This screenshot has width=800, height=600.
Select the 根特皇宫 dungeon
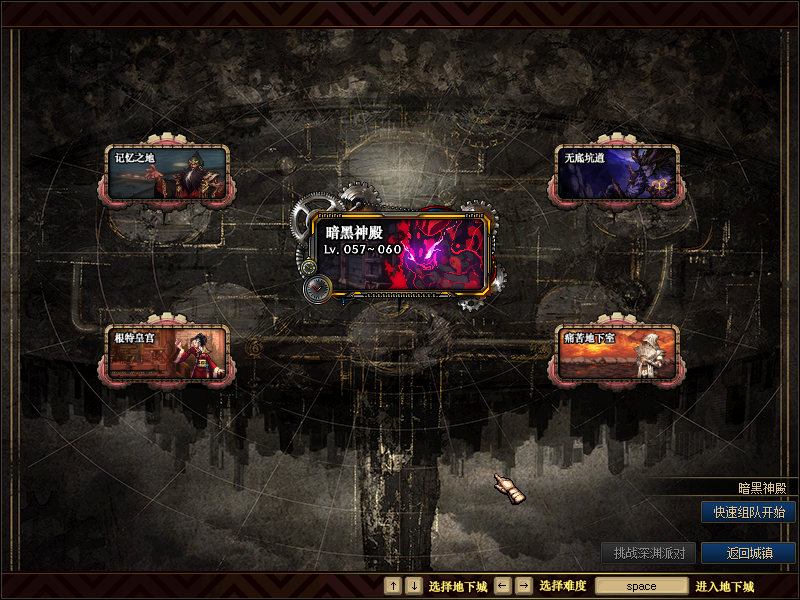(x=168, y=353)
